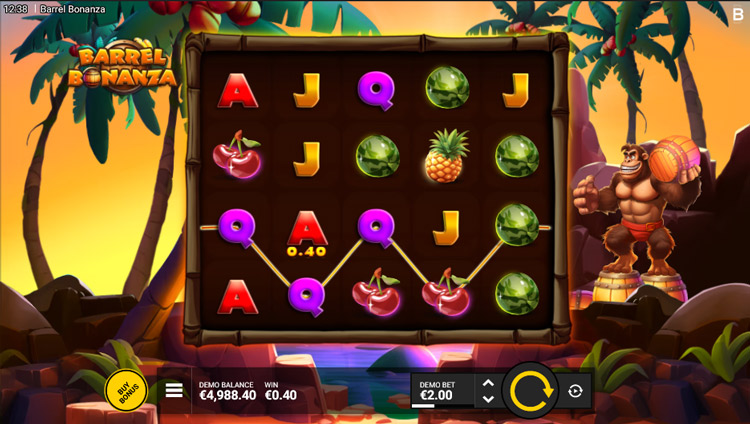The image size is (750, 424).
Task: Open the autoplay settings
Action: coord(575,391)
